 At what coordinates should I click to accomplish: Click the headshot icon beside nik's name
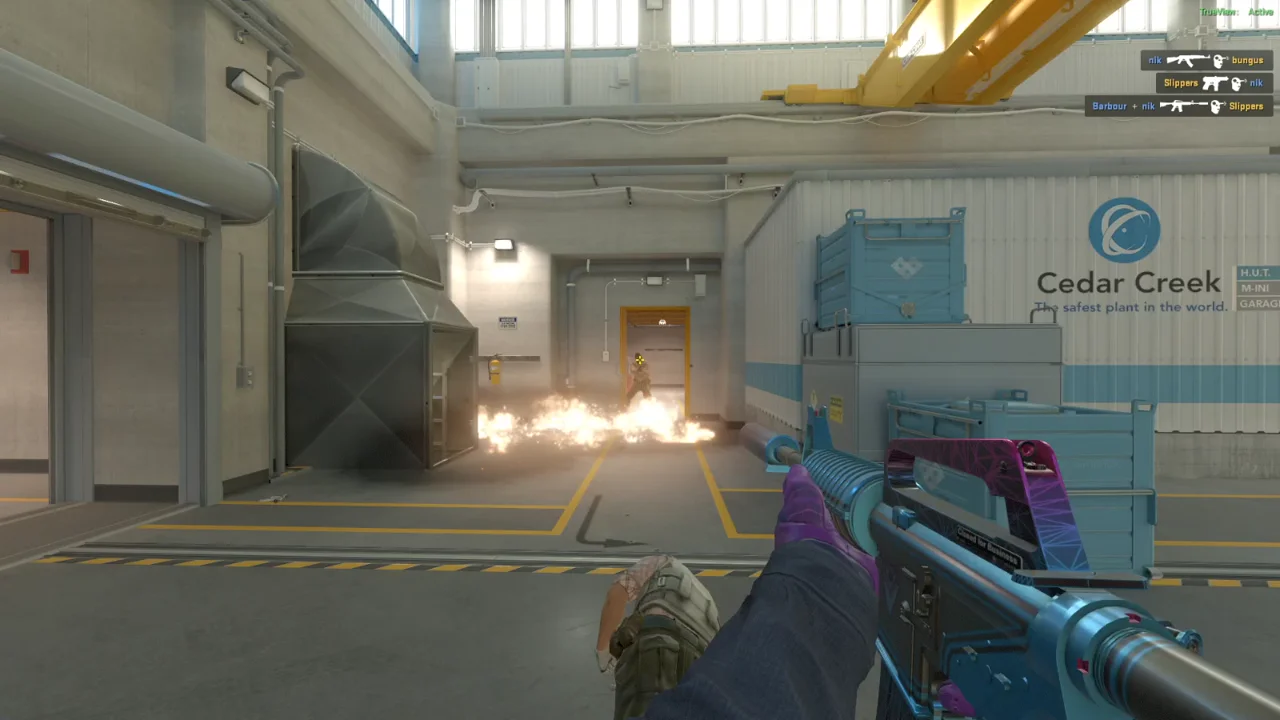1238,82
